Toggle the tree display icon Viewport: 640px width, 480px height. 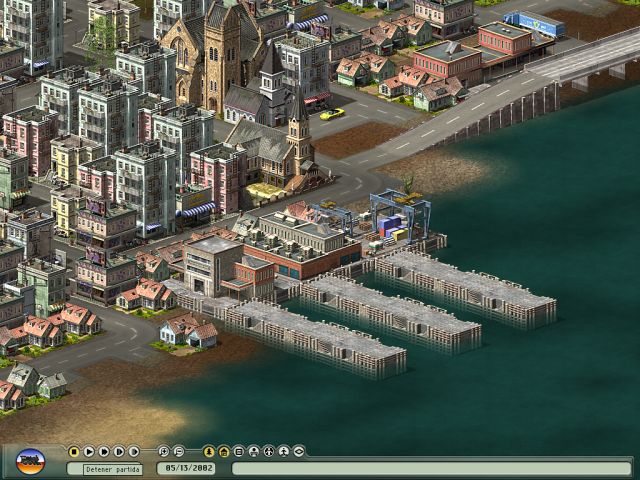pos(209,451)
